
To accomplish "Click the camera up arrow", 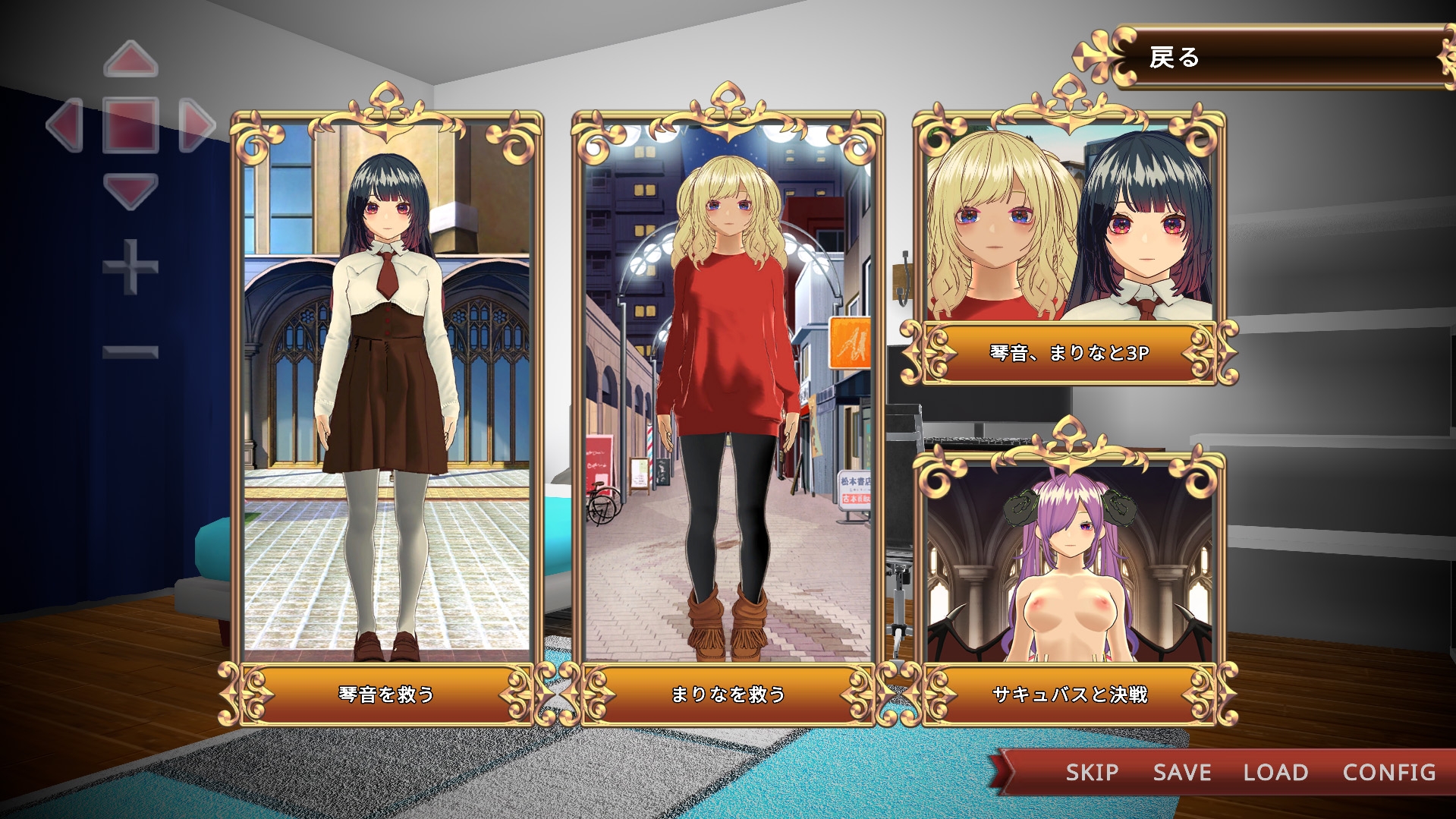I will 131,60.
